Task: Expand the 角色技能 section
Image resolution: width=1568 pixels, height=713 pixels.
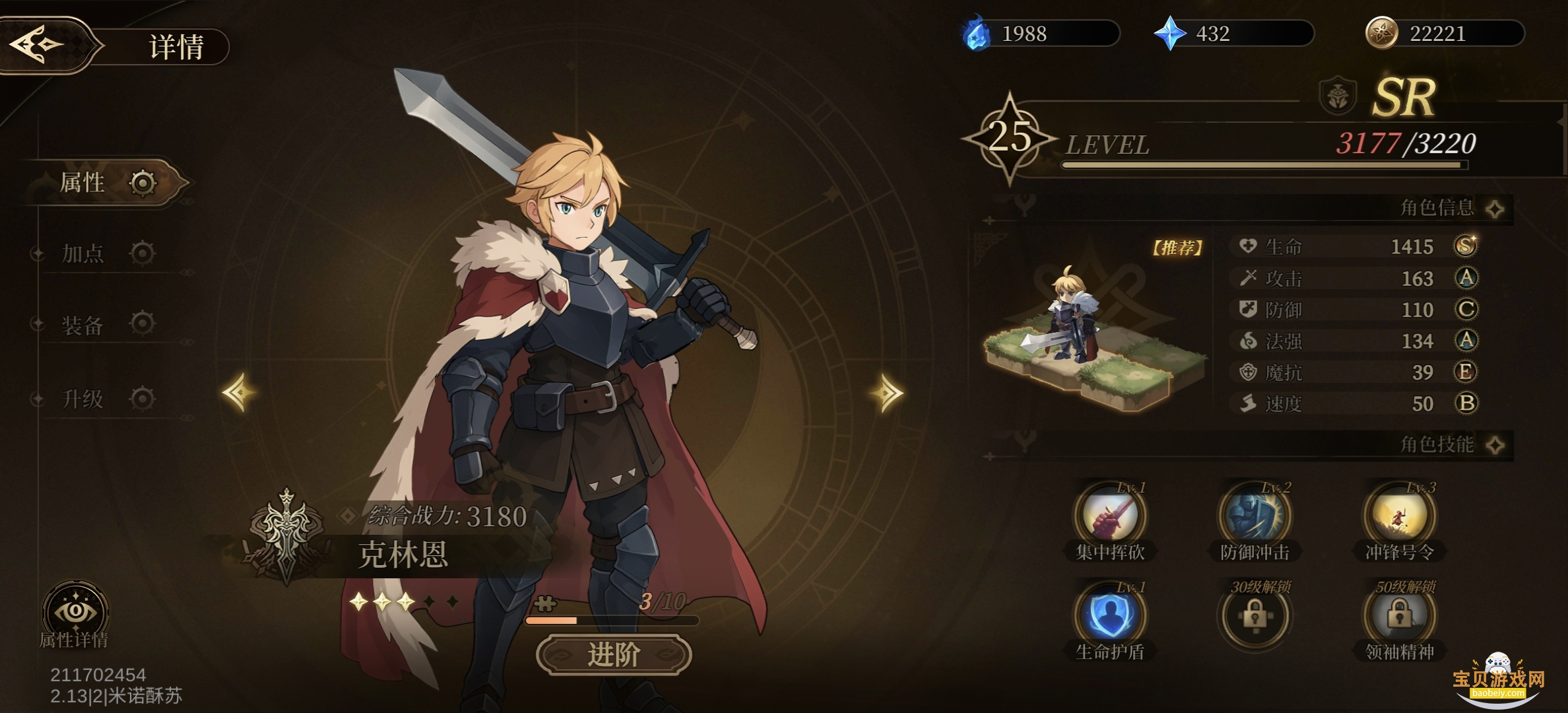Action: coord(1495,445)
